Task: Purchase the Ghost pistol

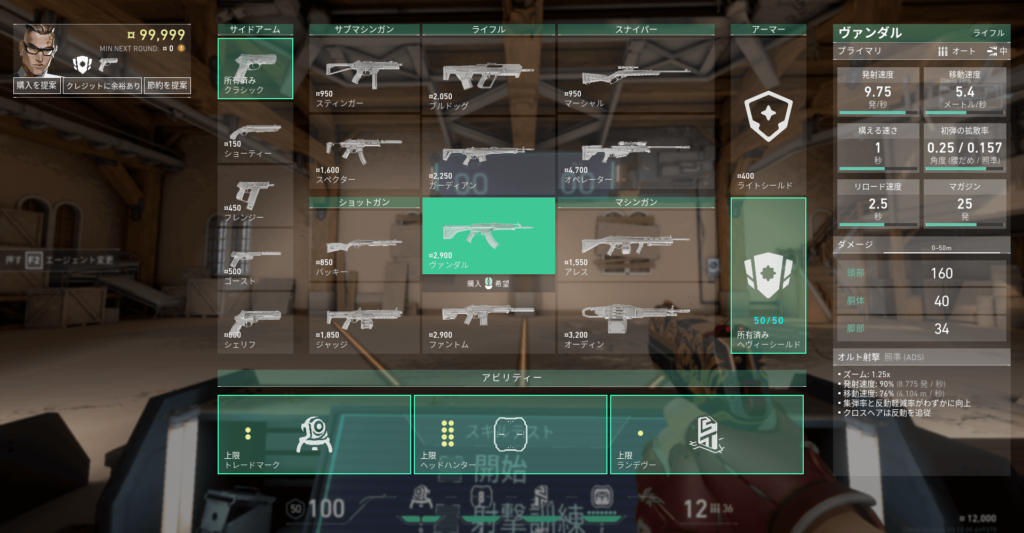Action: pos(255,260)
